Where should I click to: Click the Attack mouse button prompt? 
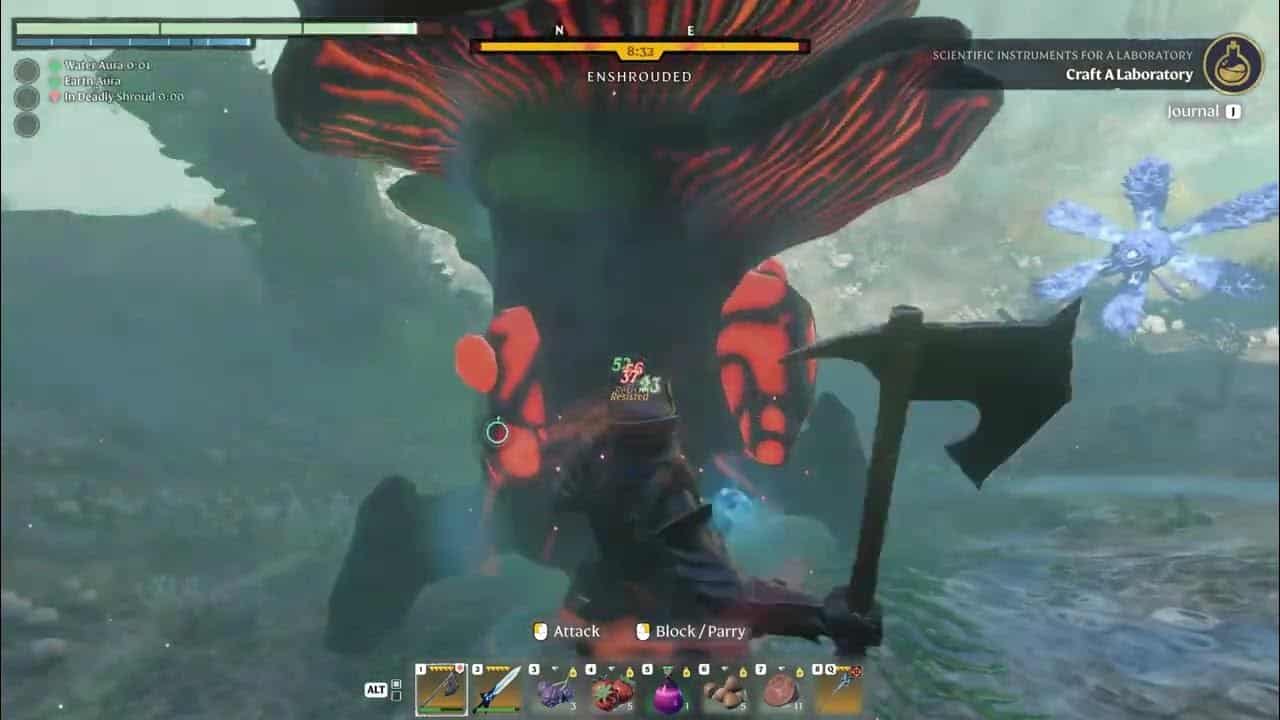click(568, 631)
